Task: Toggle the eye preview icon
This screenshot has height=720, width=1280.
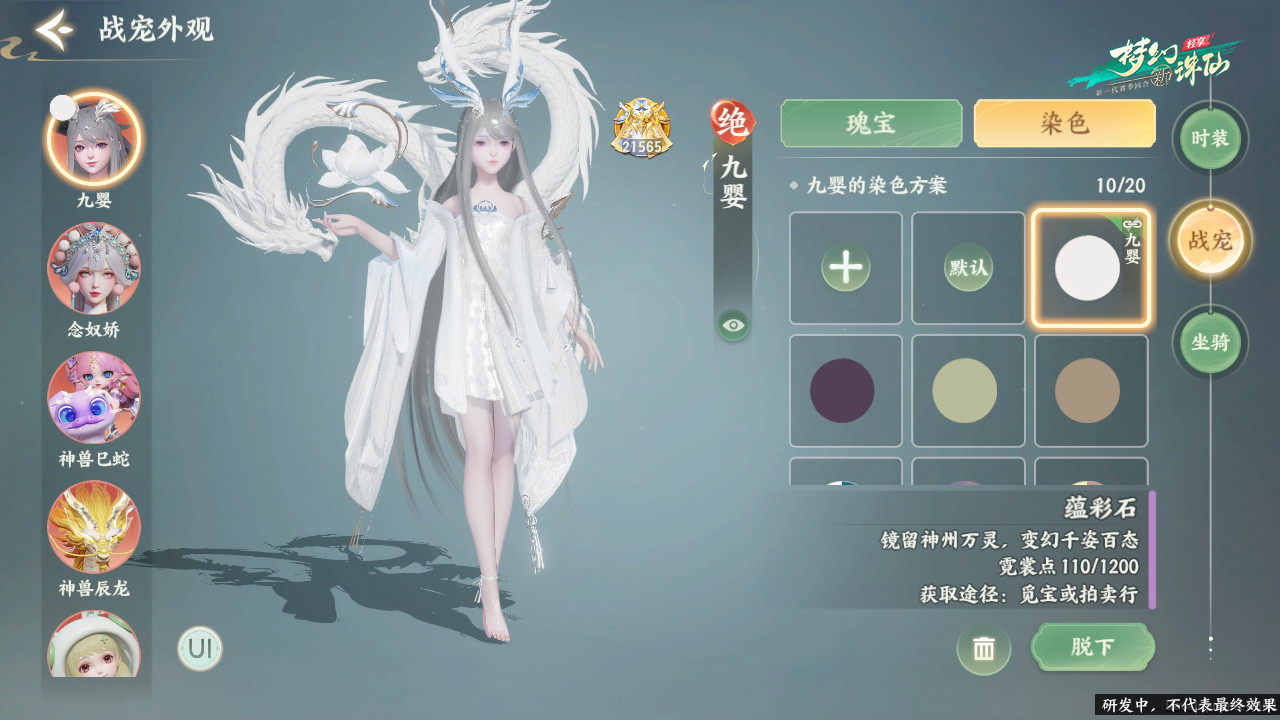Action: tap(733, 322)
